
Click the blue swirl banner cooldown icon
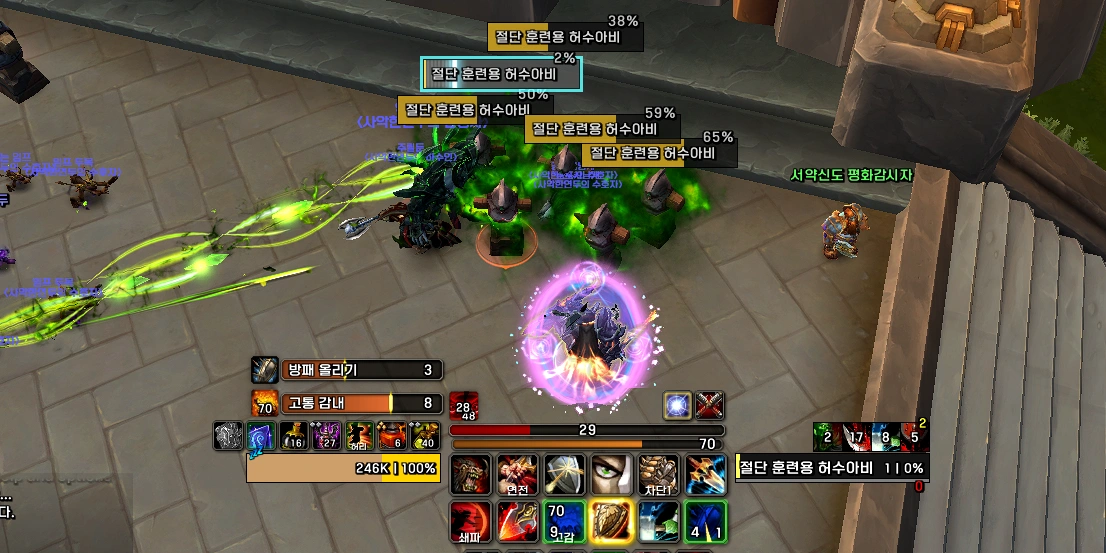tap(260, 436)
